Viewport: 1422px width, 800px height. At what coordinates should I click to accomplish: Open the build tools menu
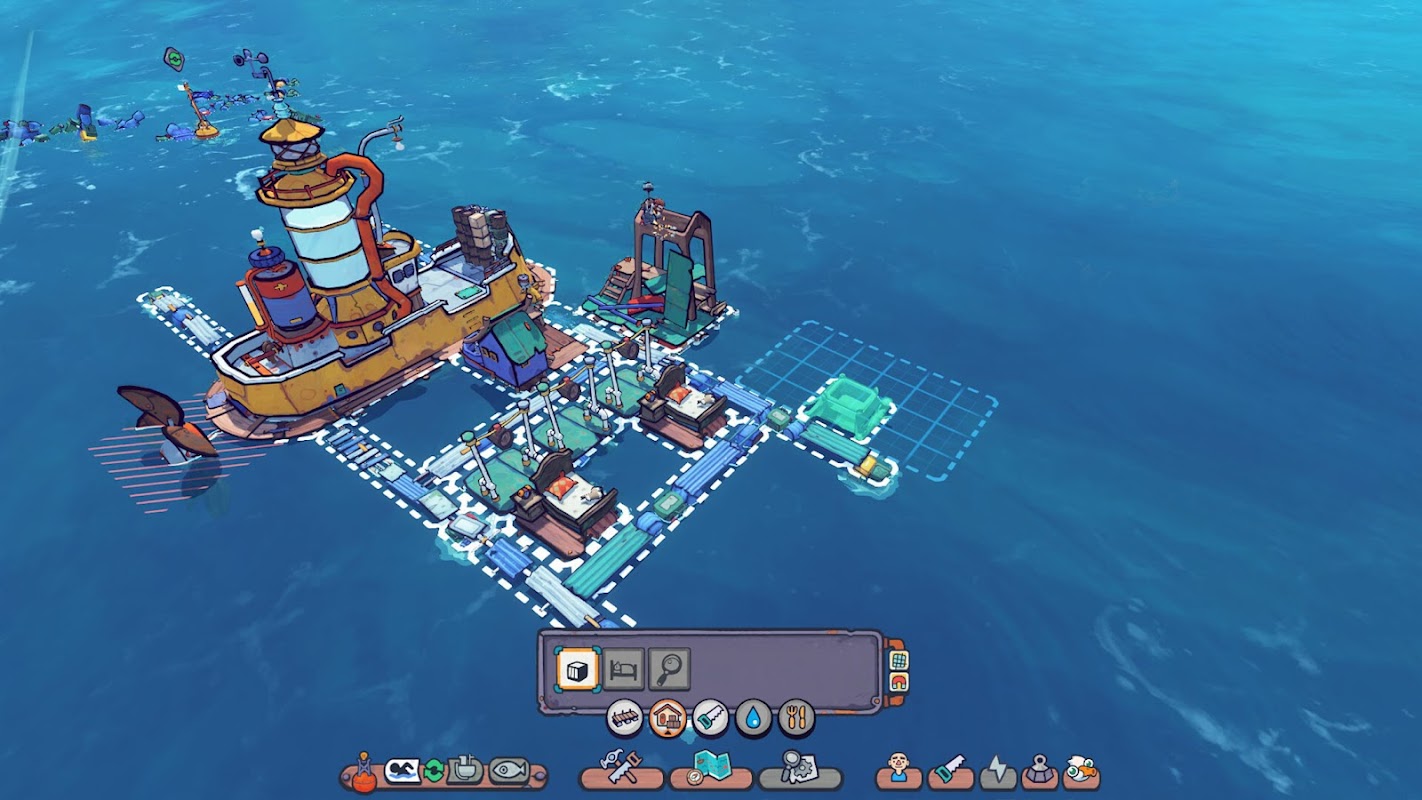pos(621,769)
